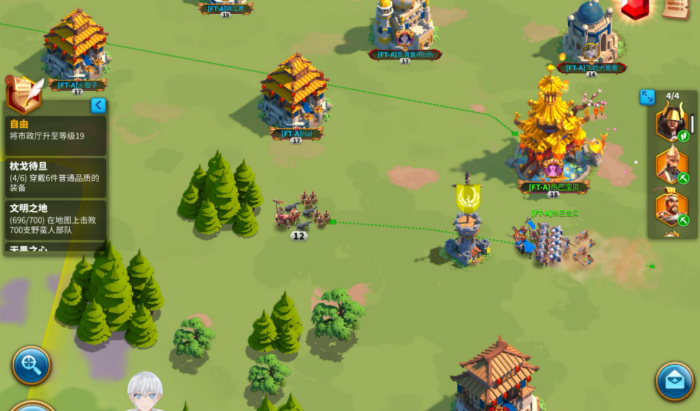Select the horned helmet commander portrait
700x411 pixels.
click(x=671, y=122)
